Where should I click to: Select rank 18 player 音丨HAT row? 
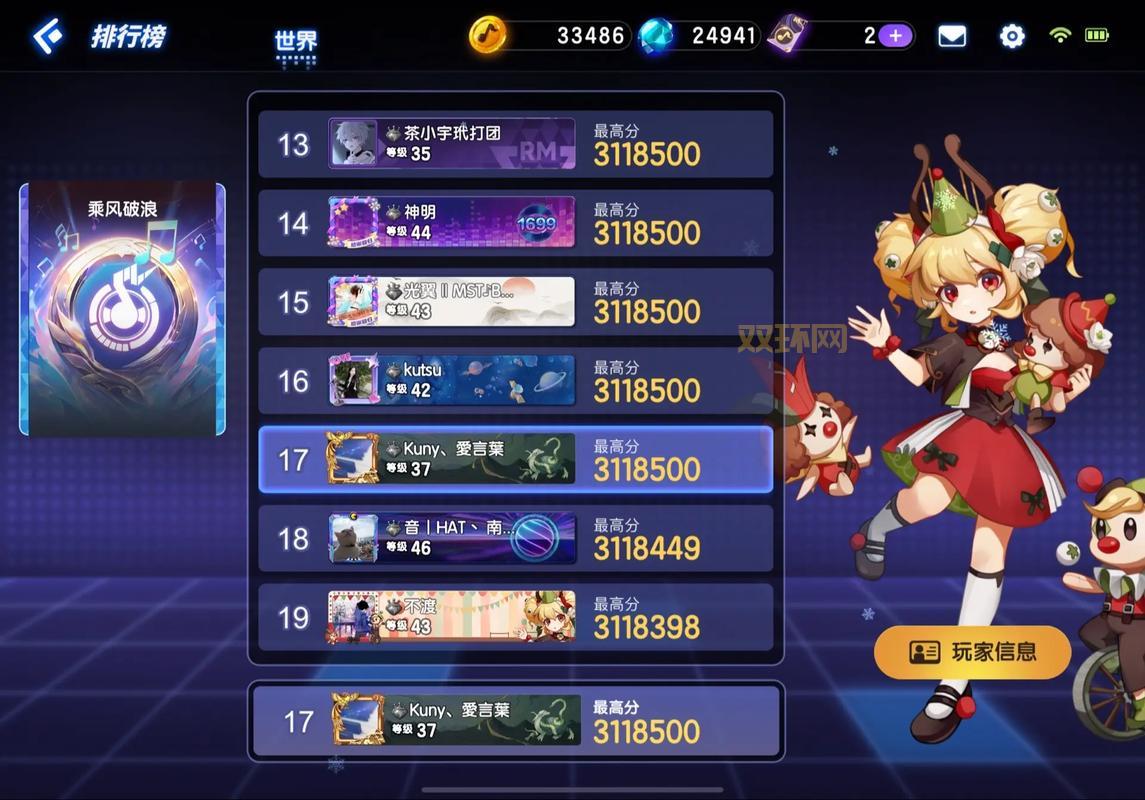(515, 539)
